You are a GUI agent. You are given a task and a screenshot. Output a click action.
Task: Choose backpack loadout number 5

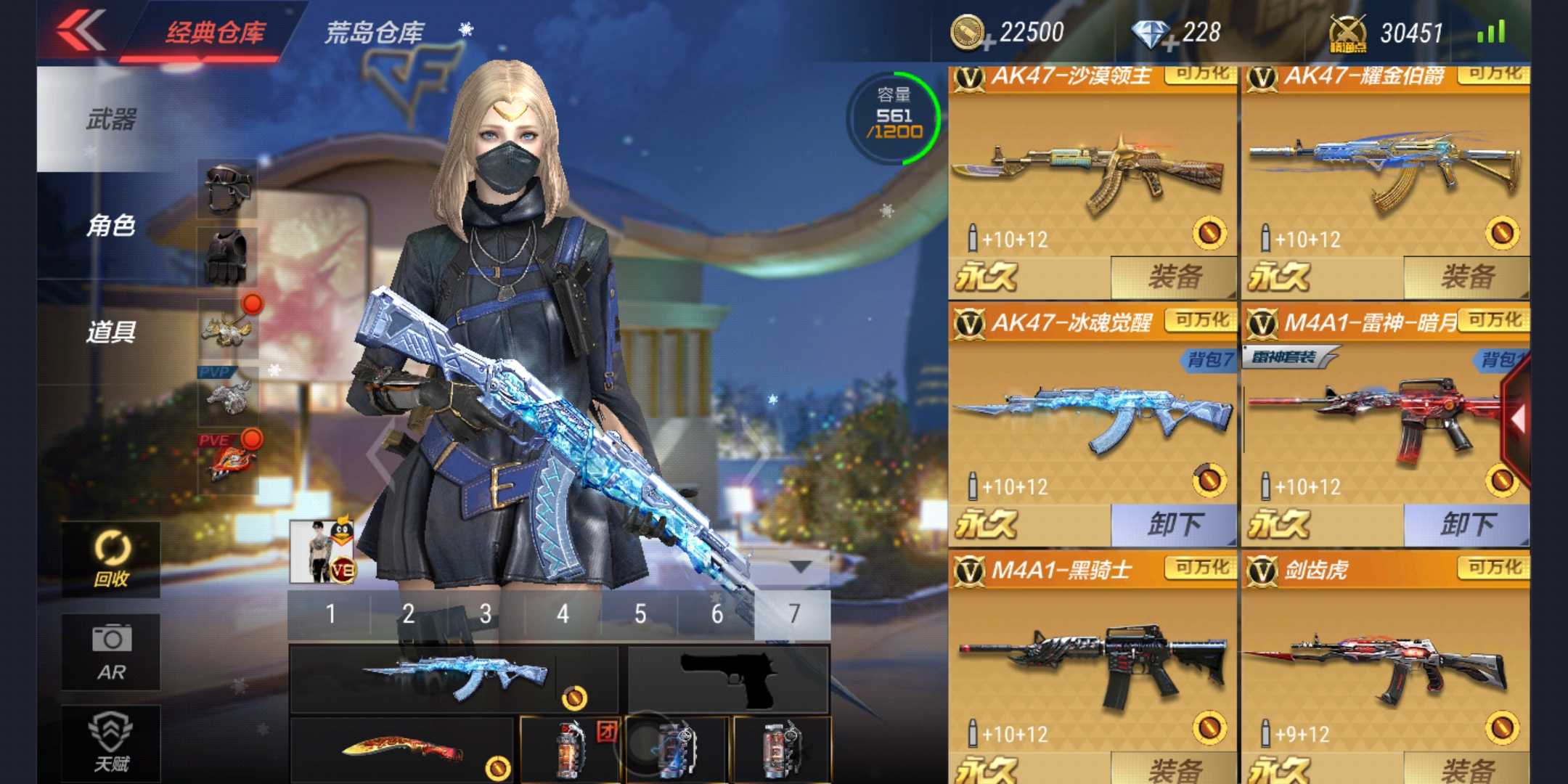[640, 614]
